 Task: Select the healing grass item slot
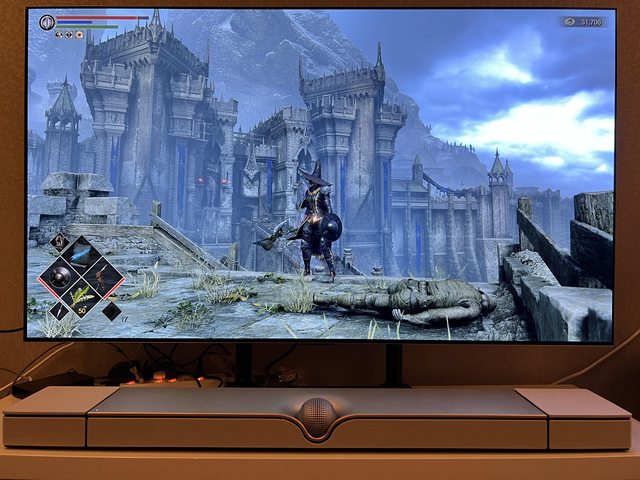(x=81, y=295)
